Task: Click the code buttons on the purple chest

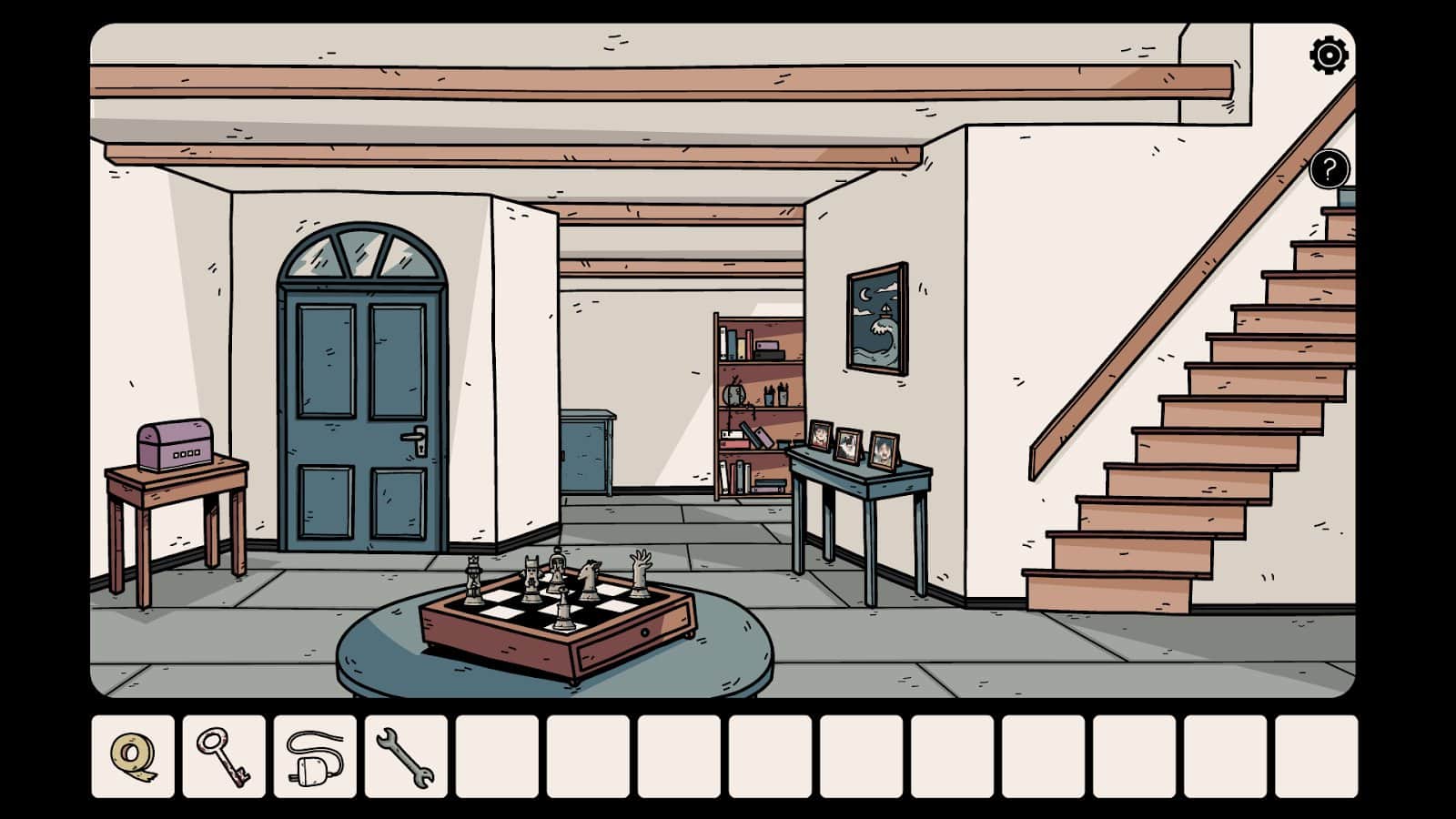Action: 187,454
